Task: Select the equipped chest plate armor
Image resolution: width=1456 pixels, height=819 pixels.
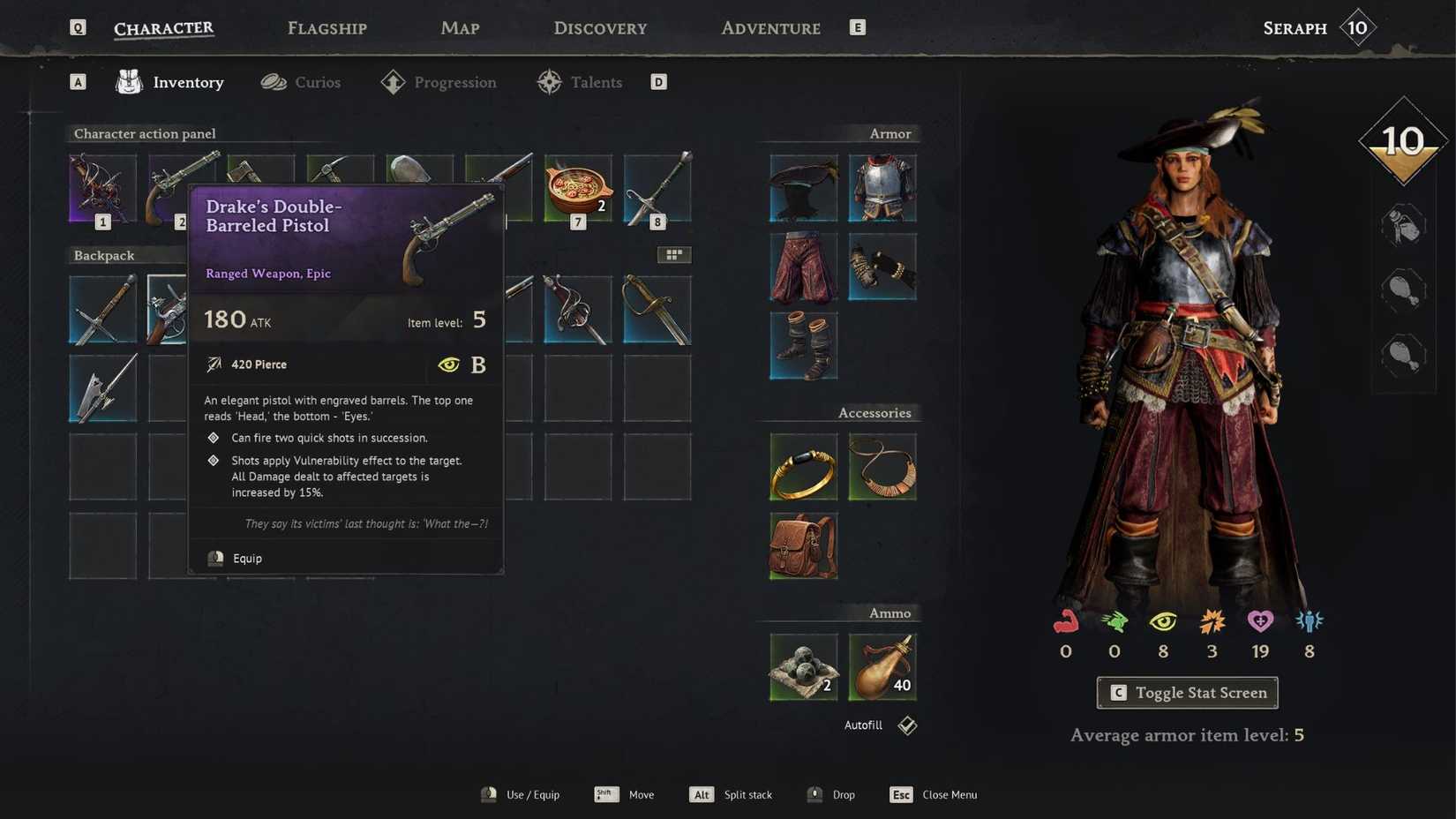Action: (x=882, y=187)
